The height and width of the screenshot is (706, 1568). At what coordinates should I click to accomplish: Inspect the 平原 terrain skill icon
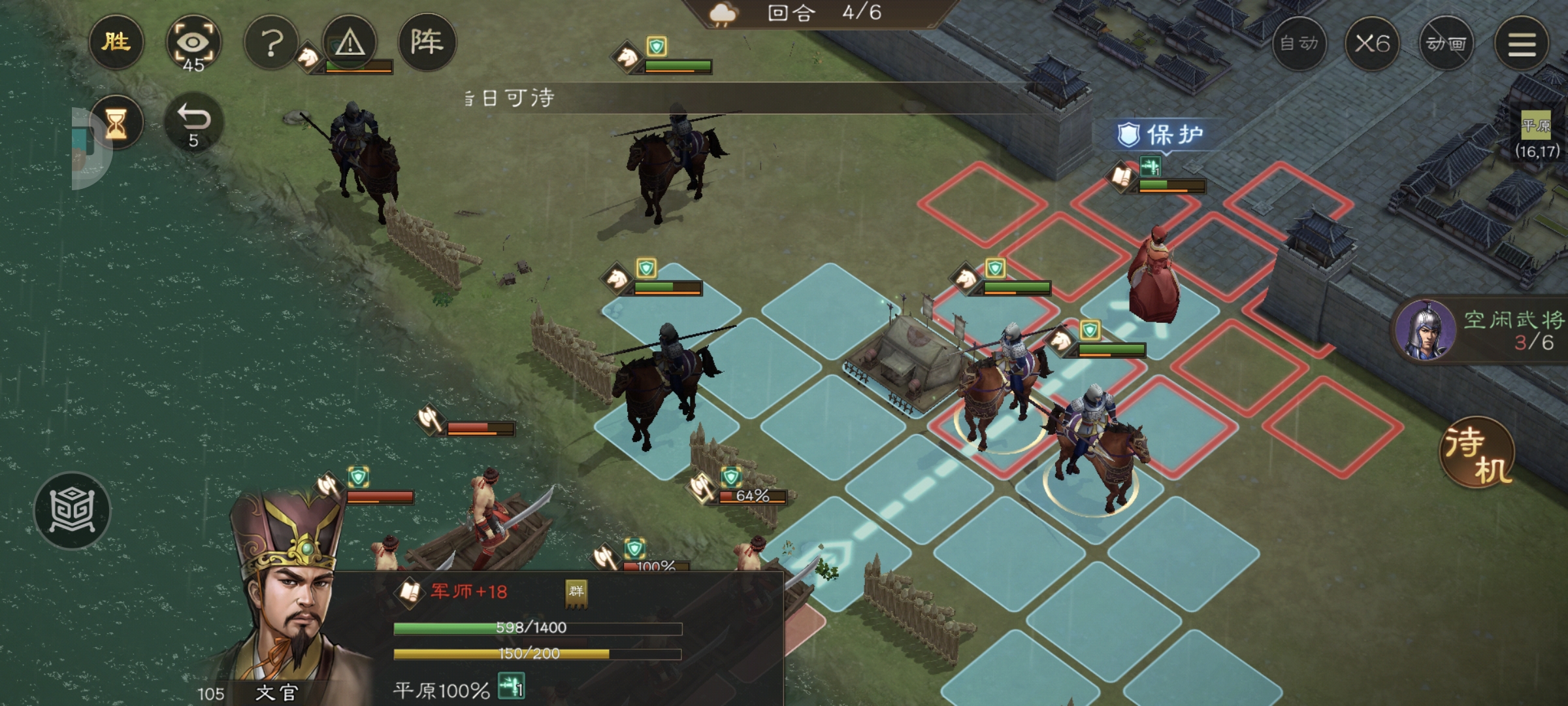(x=511, y=688)
